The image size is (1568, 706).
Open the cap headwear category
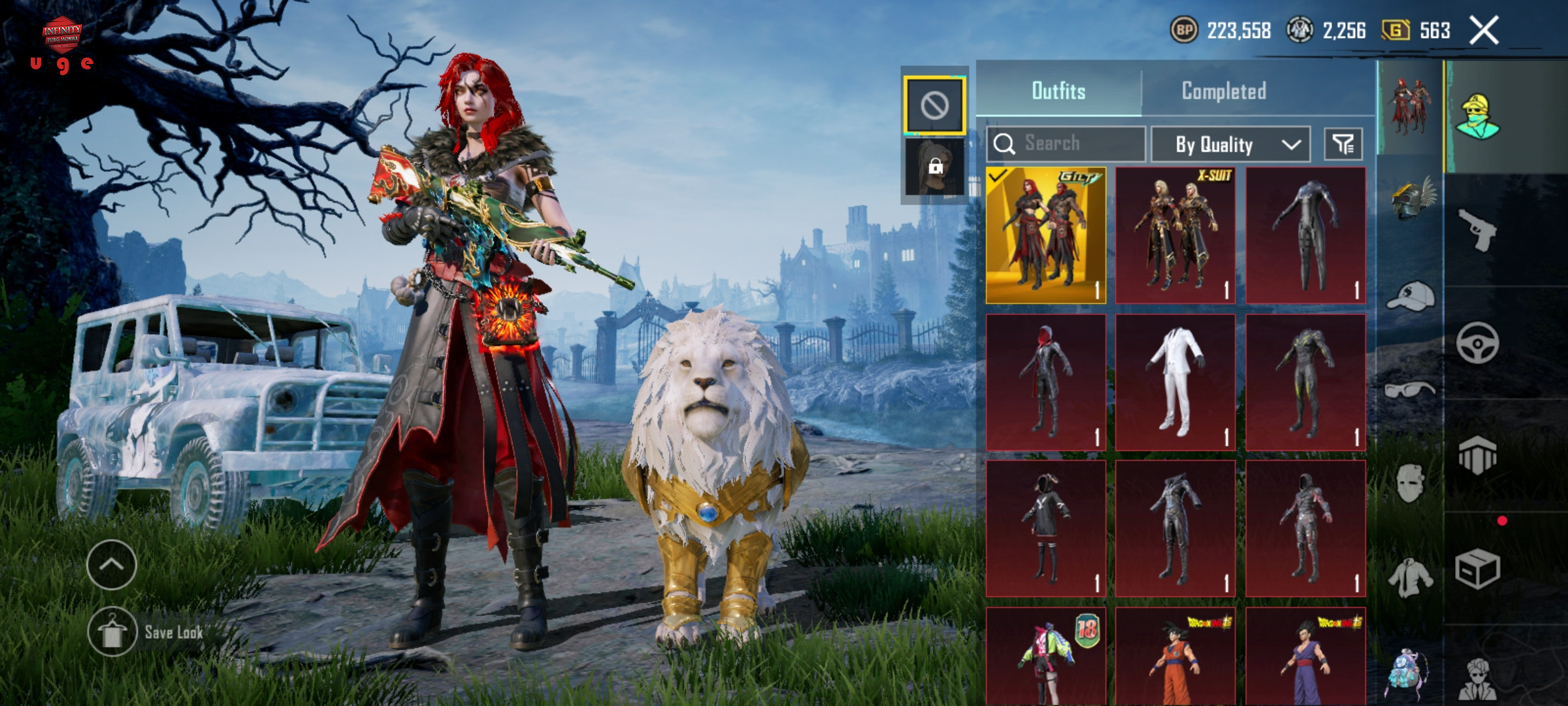(1411, 297)
